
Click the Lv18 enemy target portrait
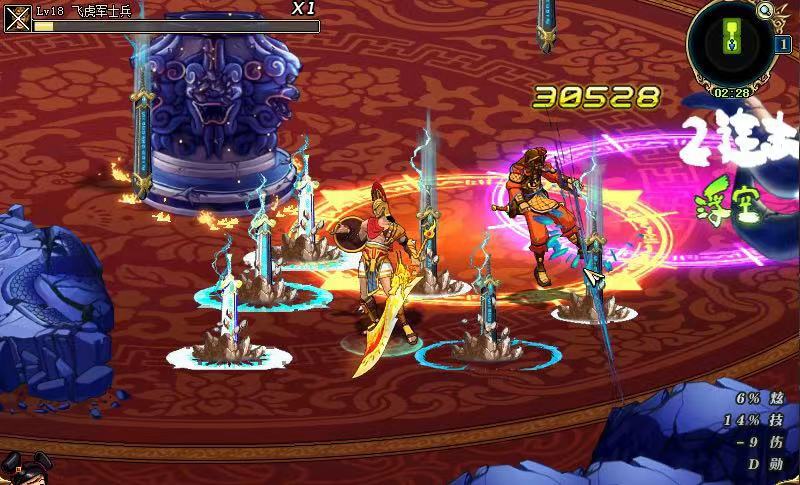(18, 18)
